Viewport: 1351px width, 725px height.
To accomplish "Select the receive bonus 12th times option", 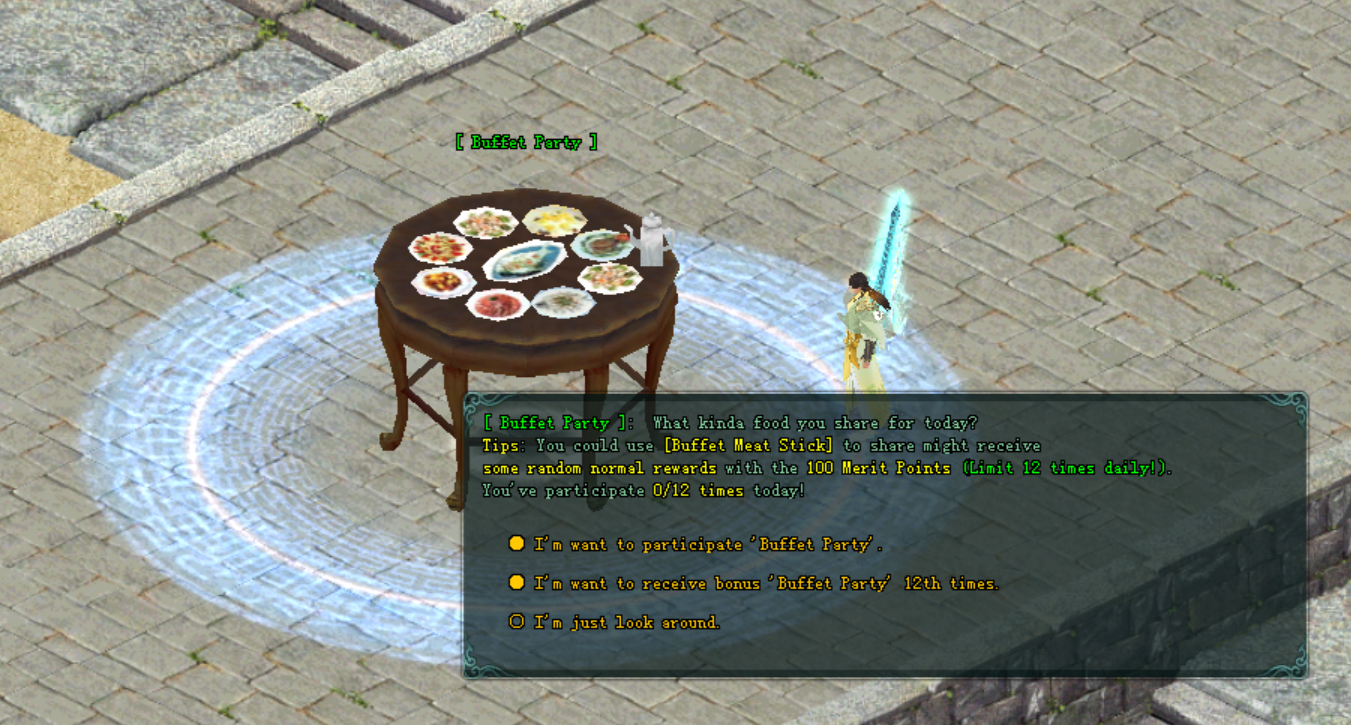I will [765, 583].
